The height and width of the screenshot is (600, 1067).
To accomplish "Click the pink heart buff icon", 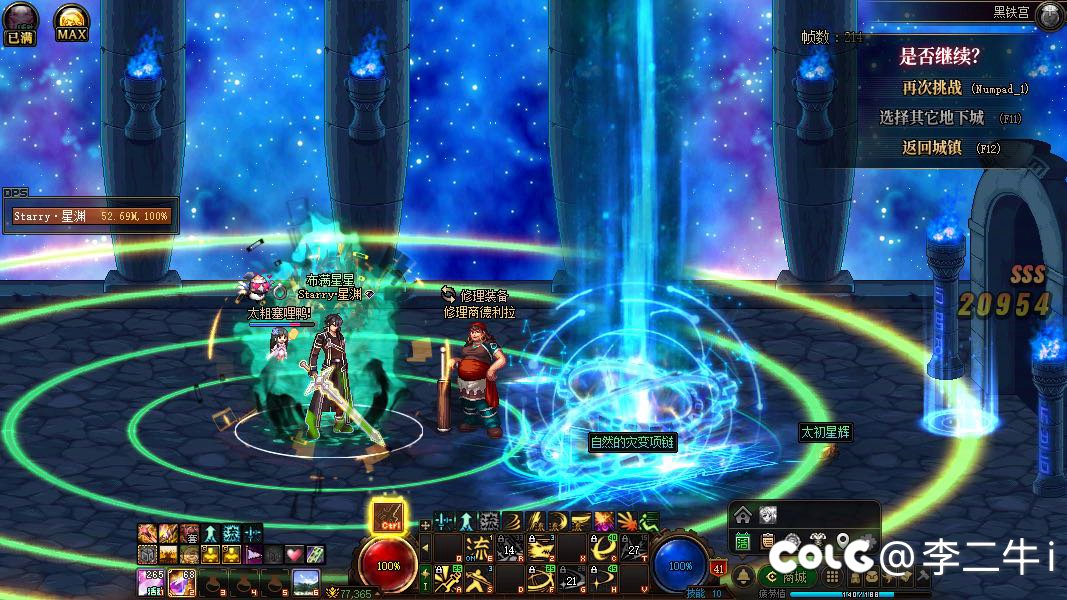I will (x=294, y=553).
